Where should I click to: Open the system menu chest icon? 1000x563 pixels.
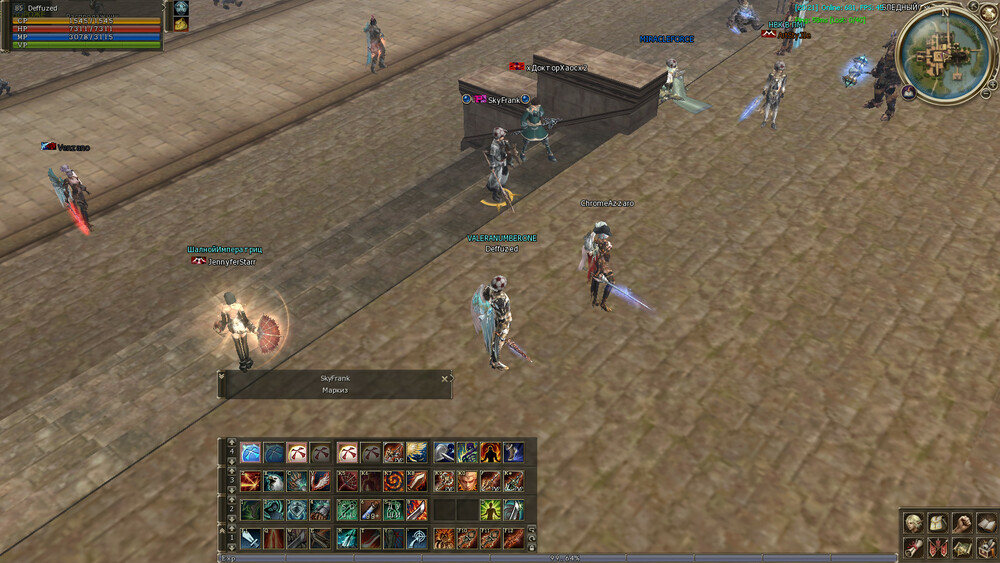pos(985,547)
